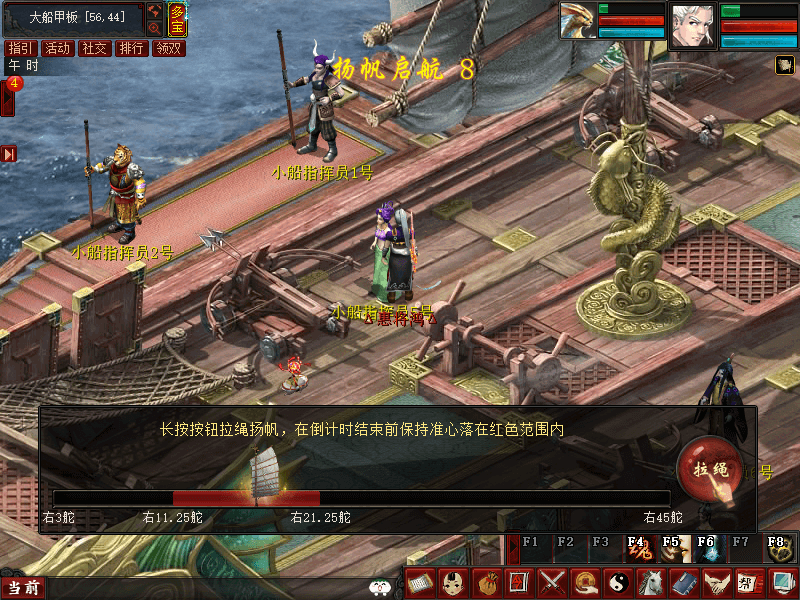Click the magnifier map search icon
The width and height of the screenshot is (800, 600).
[x=155, y=28]
